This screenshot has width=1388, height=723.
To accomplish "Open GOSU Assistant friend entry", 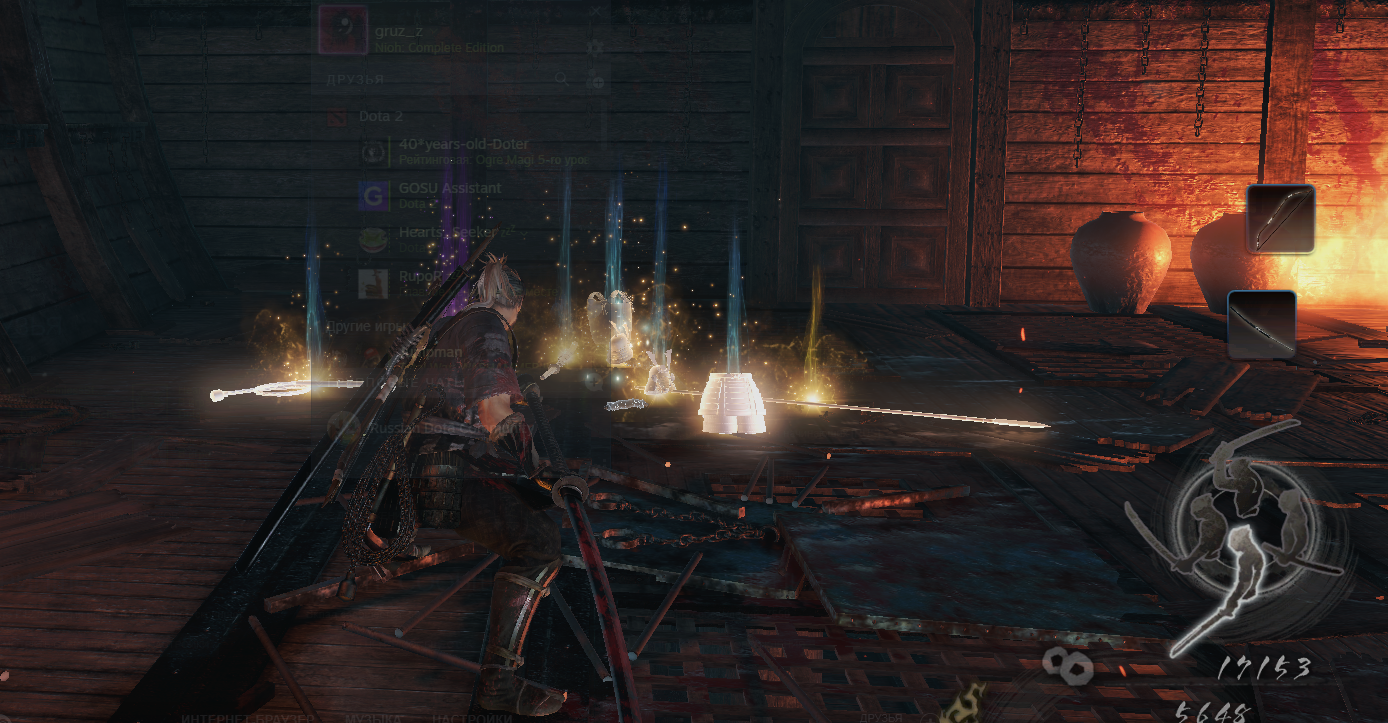I will click(450, 195).
